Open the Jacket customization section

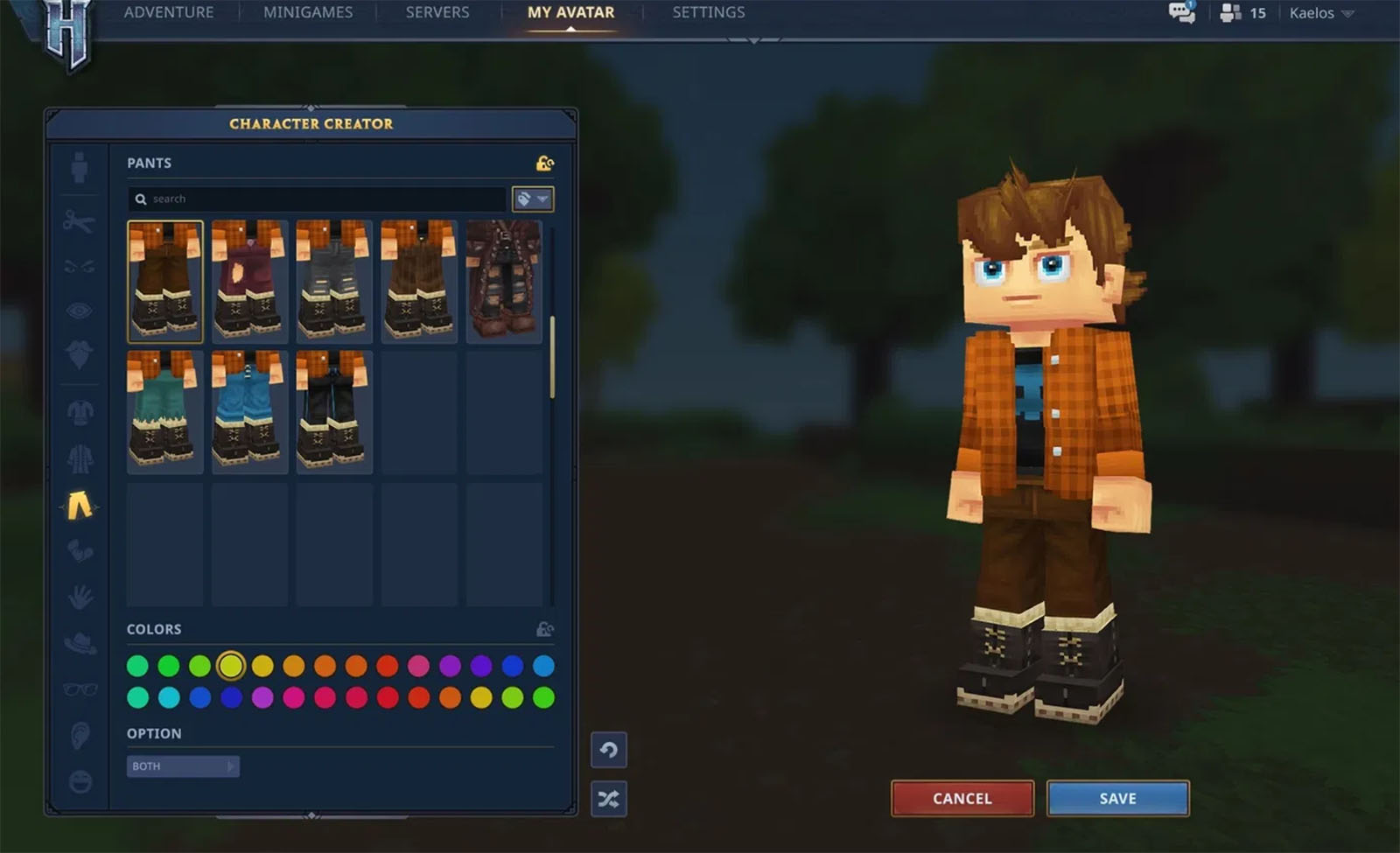79,458
